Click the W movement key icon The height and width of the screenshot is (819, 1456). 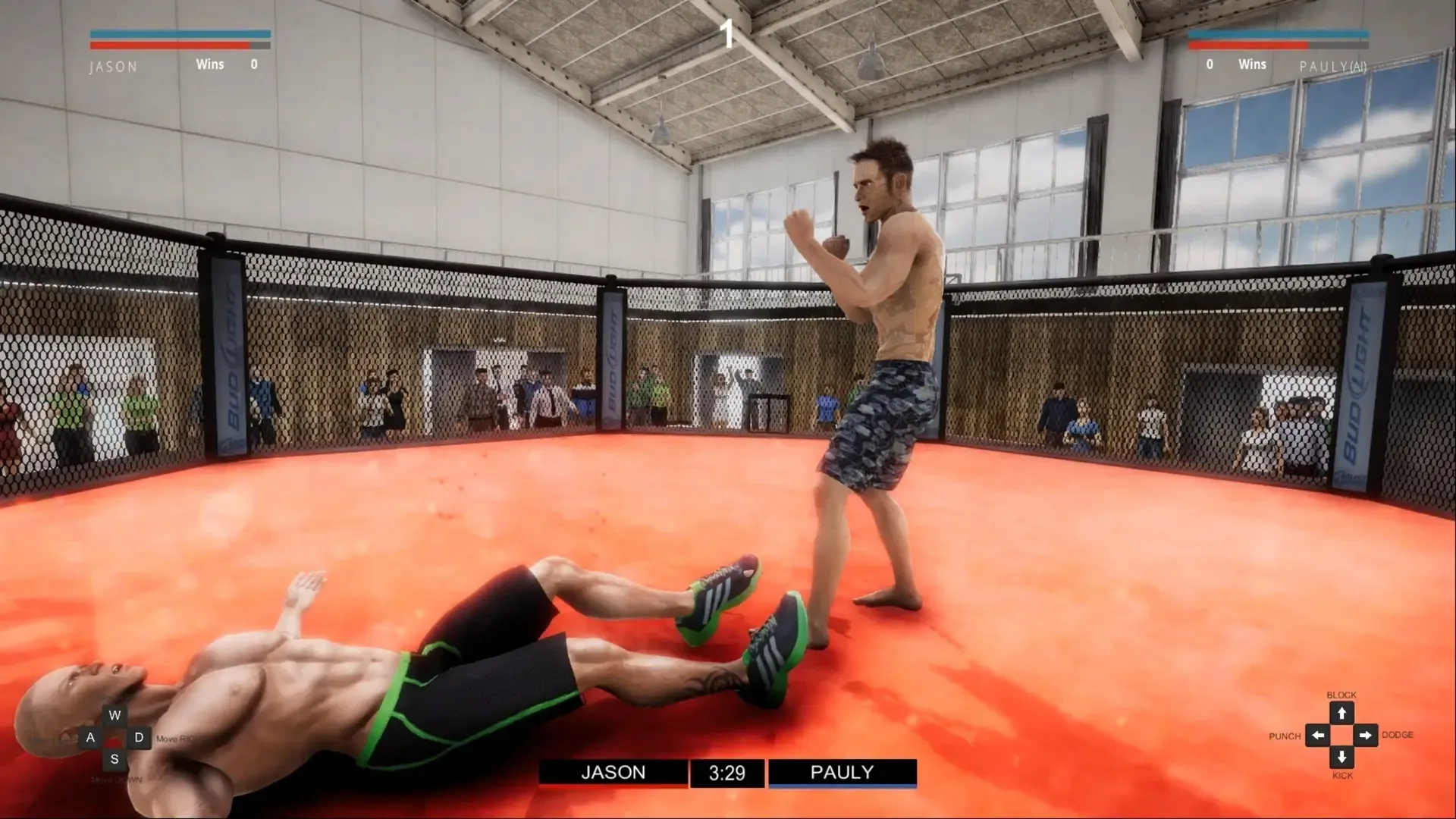[x=115, y=714]
